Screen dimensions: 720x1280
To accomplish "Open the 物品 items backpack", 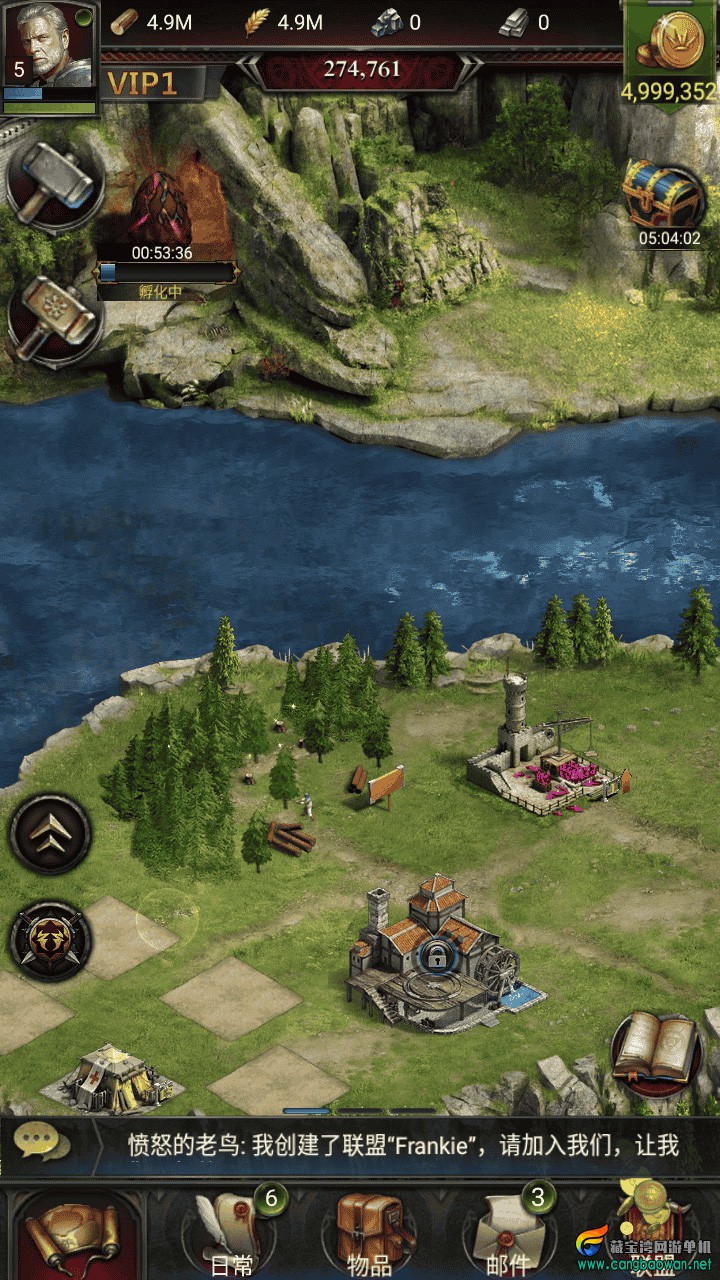I will 370,1235.
